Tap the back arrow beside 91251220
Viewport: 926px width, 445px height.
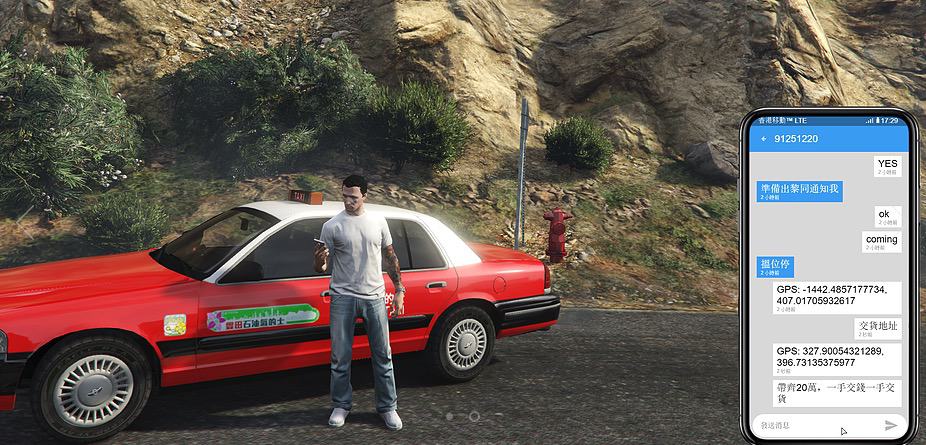[x=765, y=138]
